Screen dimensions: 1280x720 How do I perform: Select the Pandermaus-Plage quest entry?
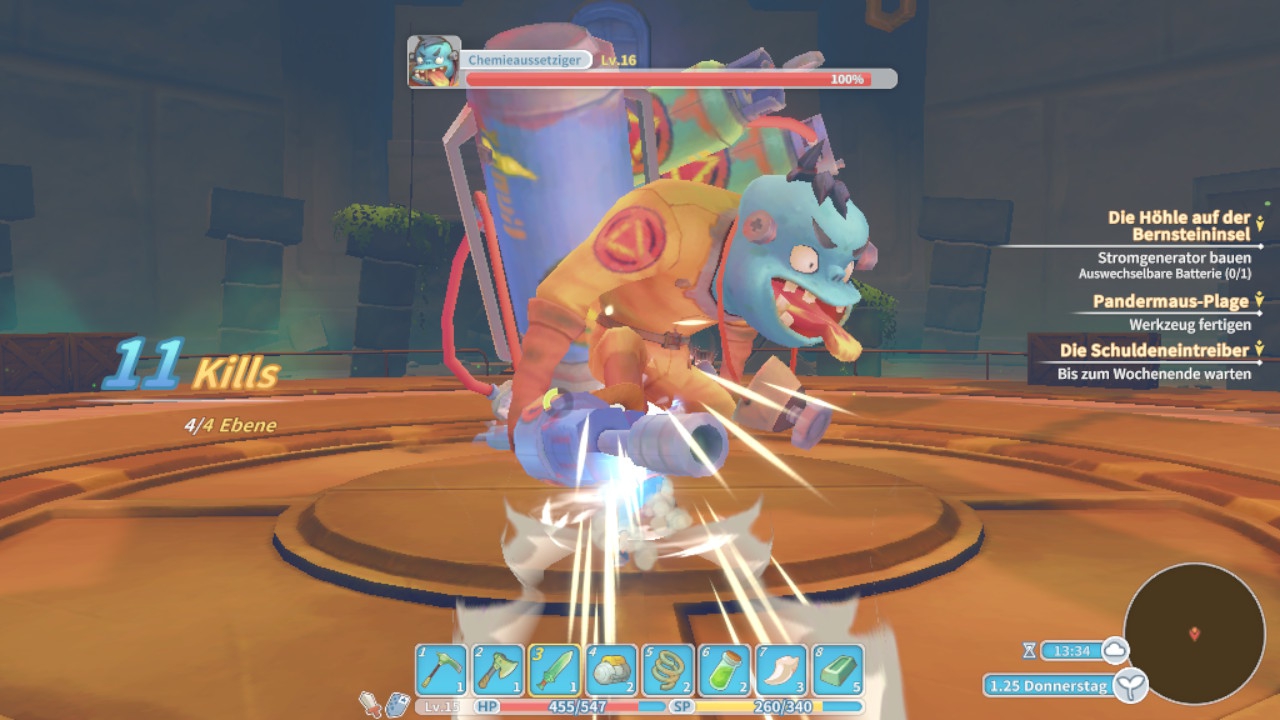click(x=1170, y=301)
